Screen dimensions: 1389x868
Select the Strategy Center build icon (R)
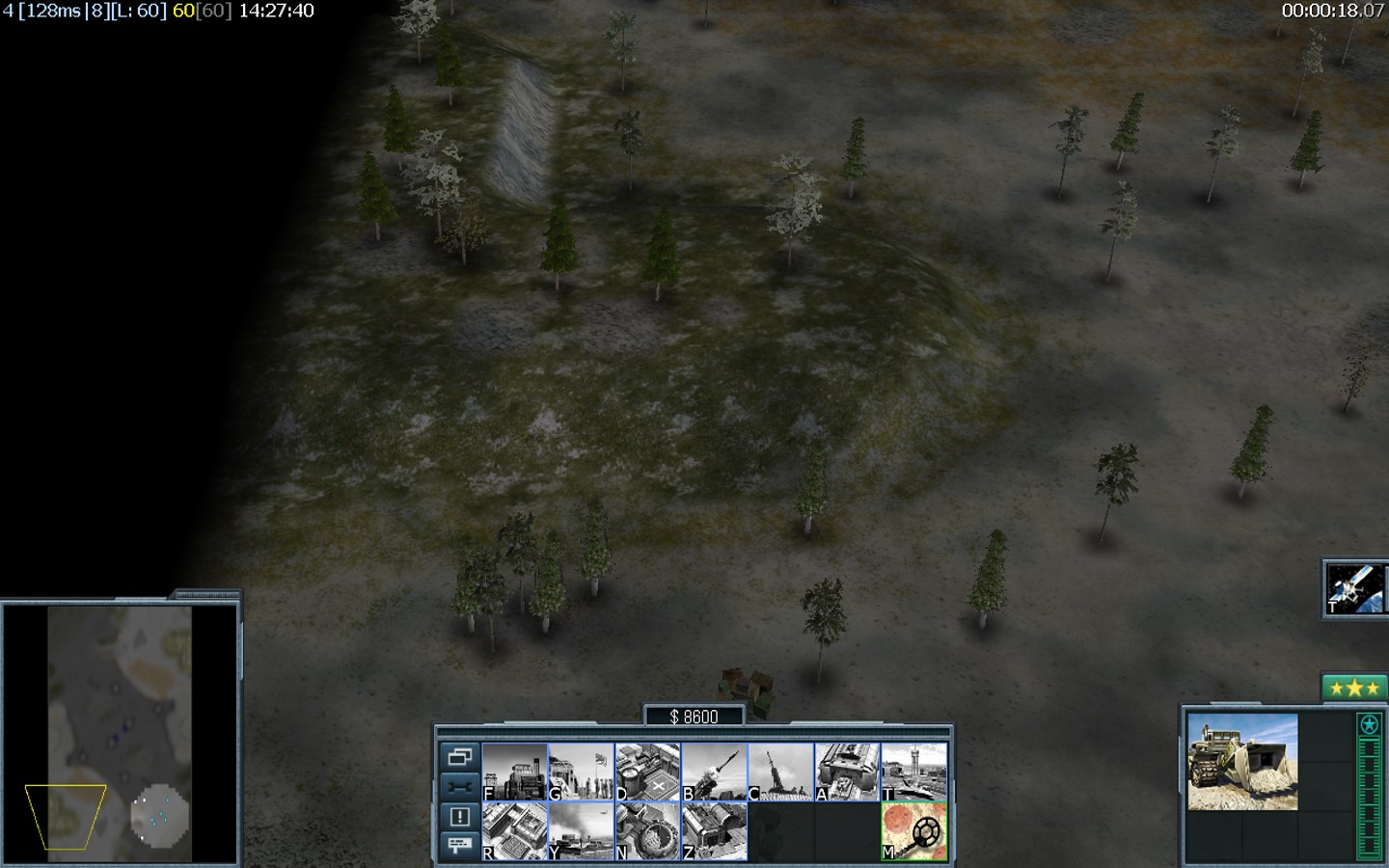(x=515, y=830)
